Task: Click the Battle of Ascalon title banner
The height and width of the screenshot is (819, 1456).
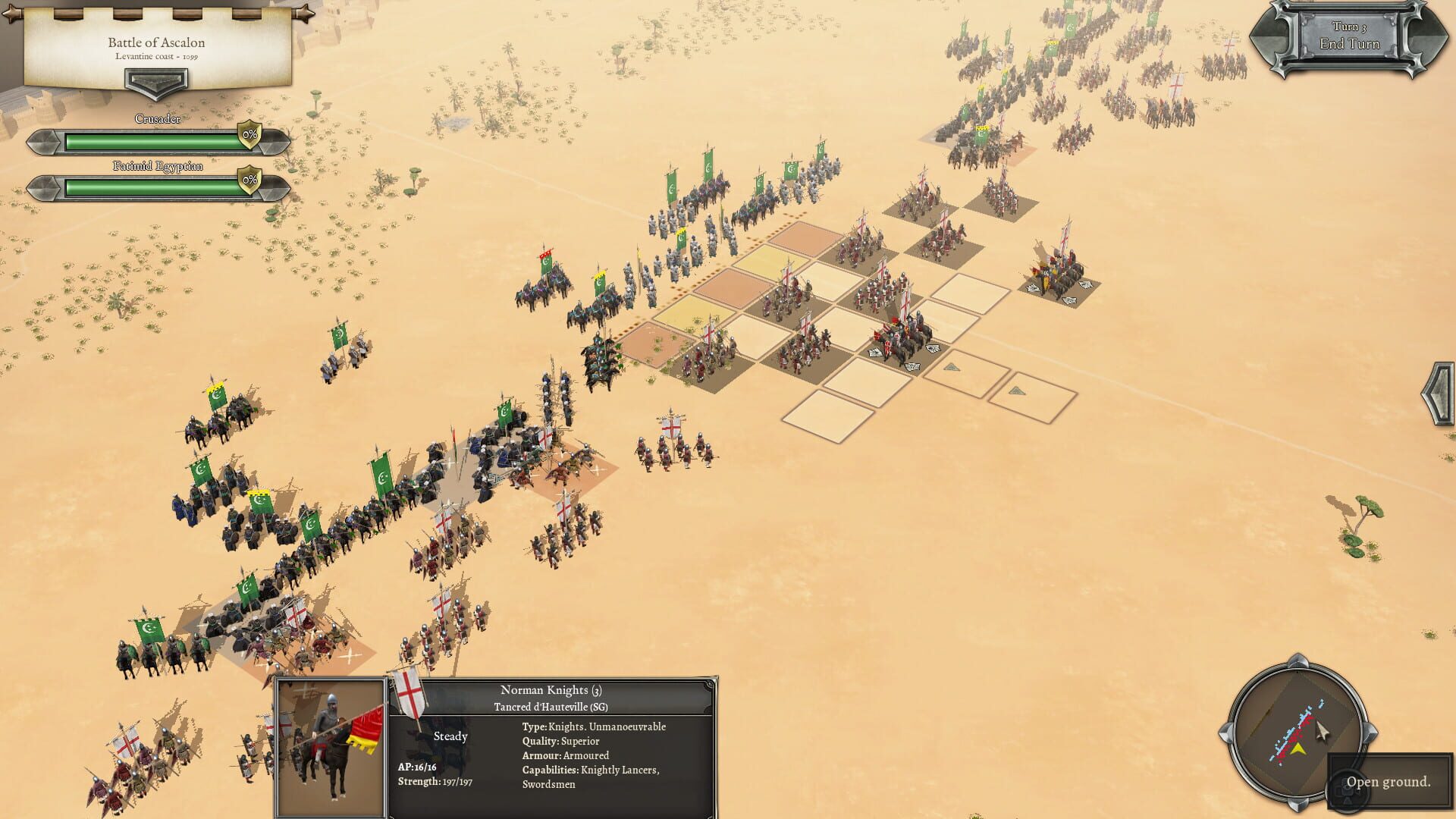Action: [x=155, y=42]
